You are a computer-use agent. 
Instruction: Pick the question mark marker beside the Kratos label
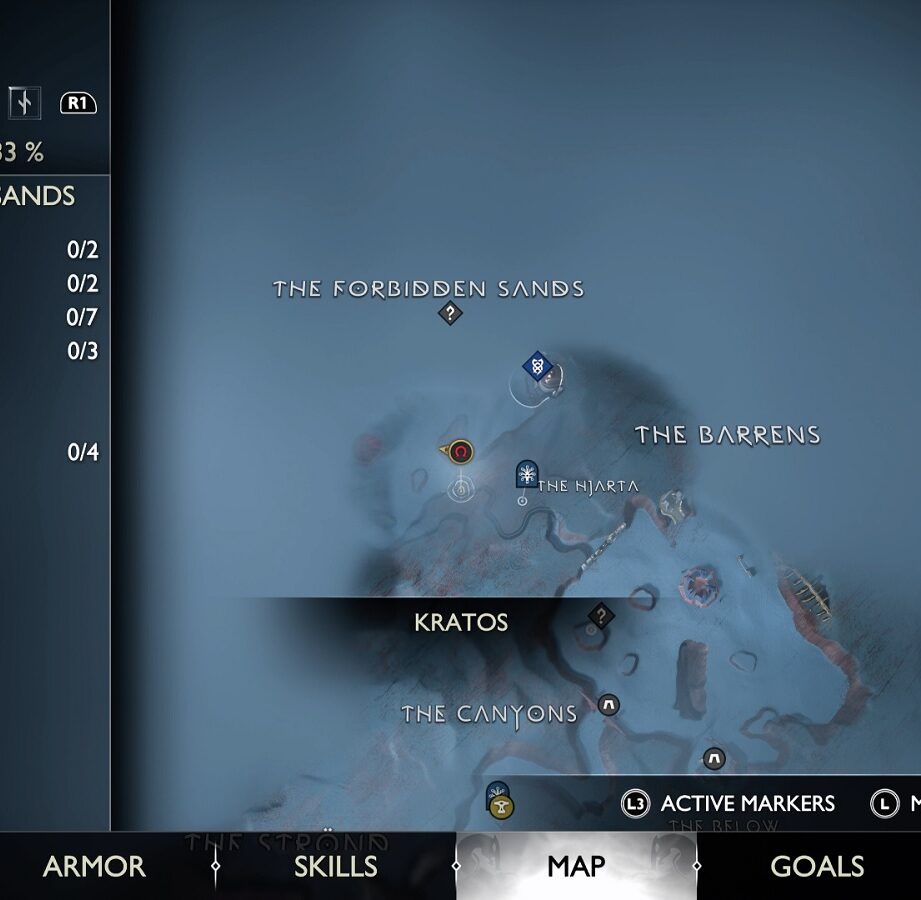(600, 615)
